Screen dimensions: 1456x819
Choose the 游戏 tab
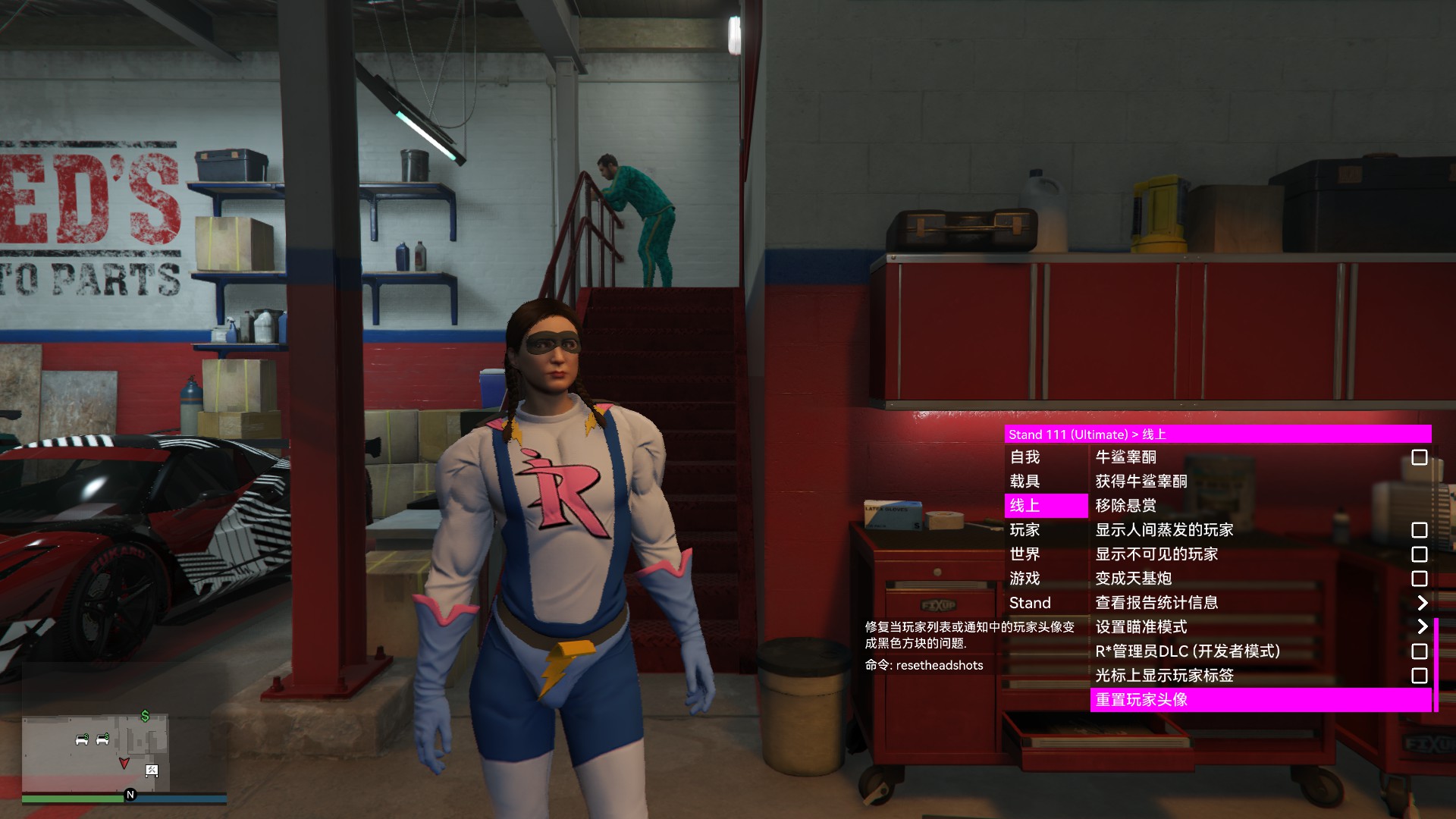tap(1025, 579)
